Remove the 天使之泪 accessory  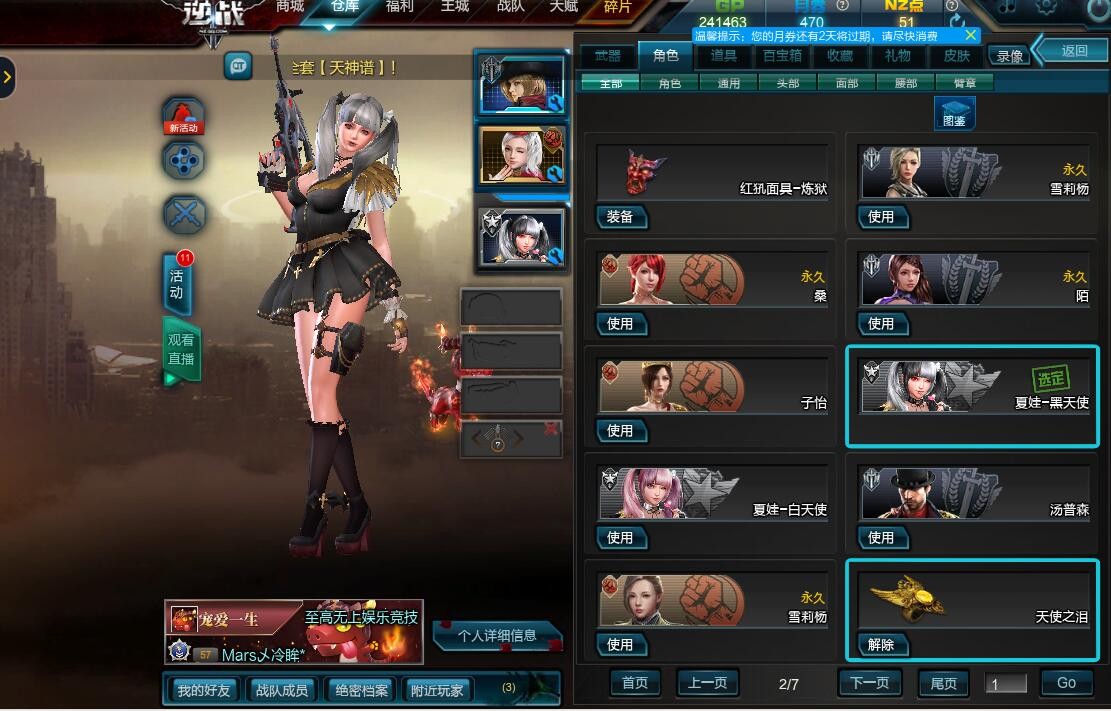pyautogui.click(x=881, y=645)
